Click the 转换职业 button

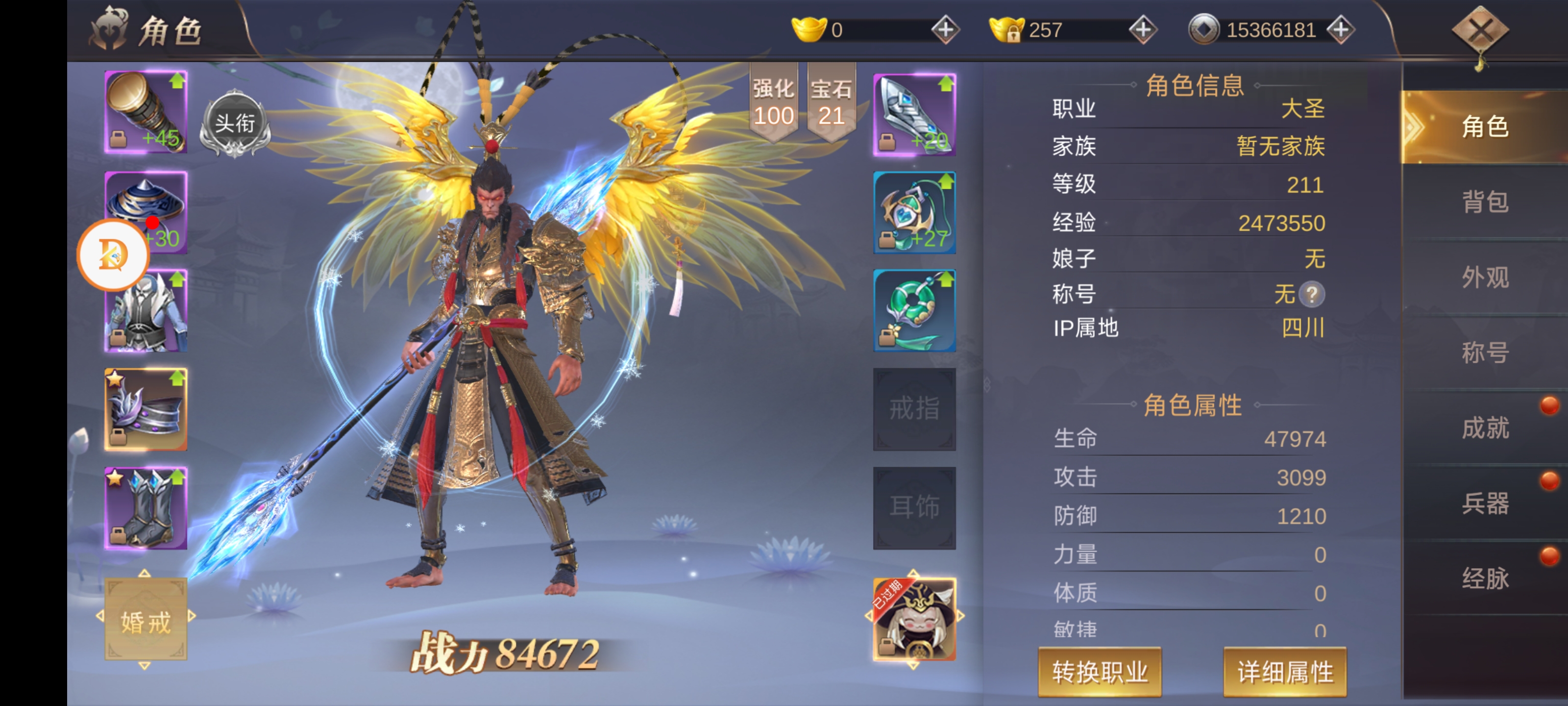point(1099,672)
